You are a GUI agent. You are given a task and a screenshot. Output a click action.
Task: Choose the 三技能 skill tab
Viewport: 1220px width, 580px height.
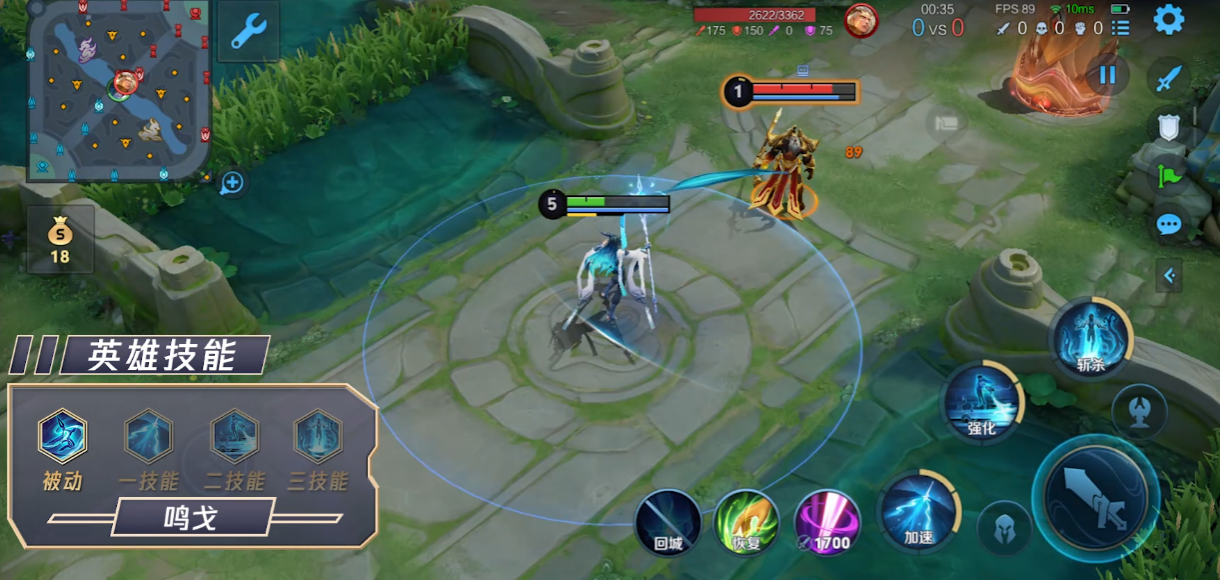tap(318, 438)
